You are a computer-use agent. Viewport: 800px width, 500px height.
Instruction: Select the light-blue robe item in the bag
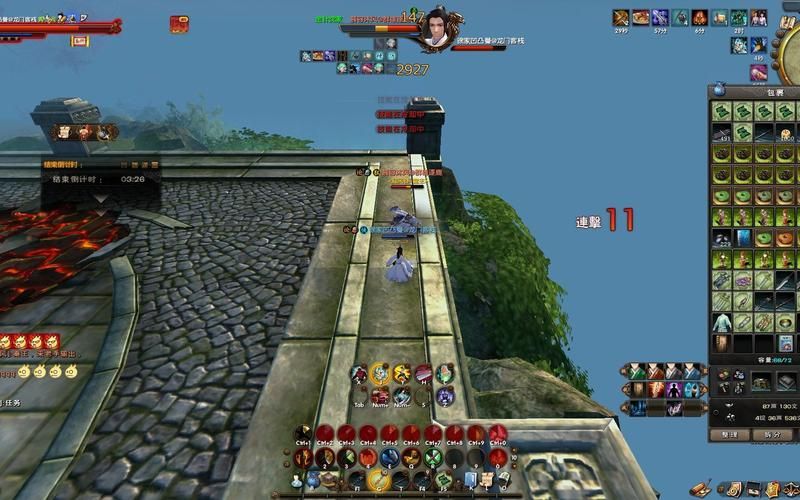coord(721,322)
